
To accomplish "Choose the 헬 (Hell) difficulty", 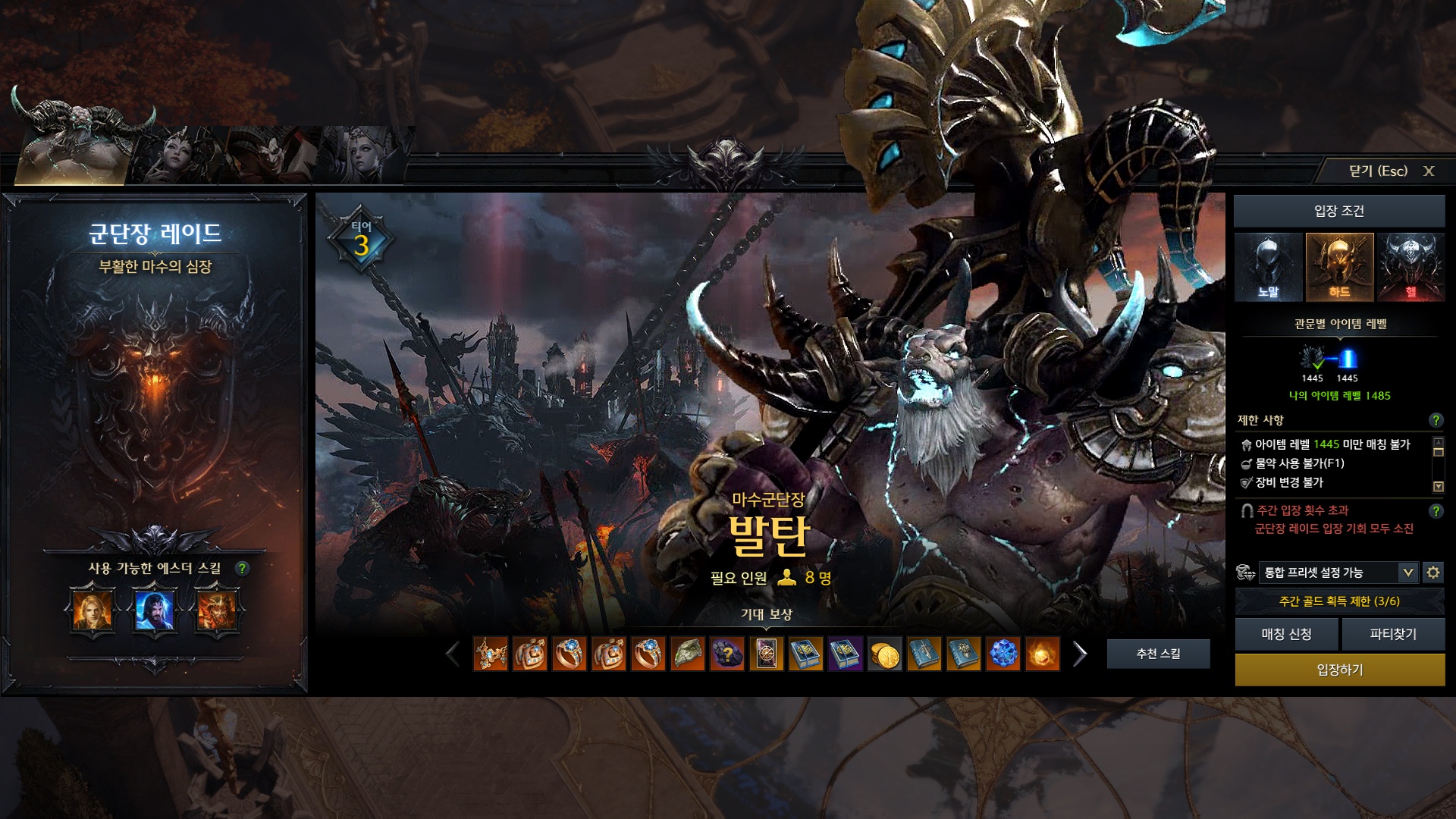I will [x=1410, y=268].
